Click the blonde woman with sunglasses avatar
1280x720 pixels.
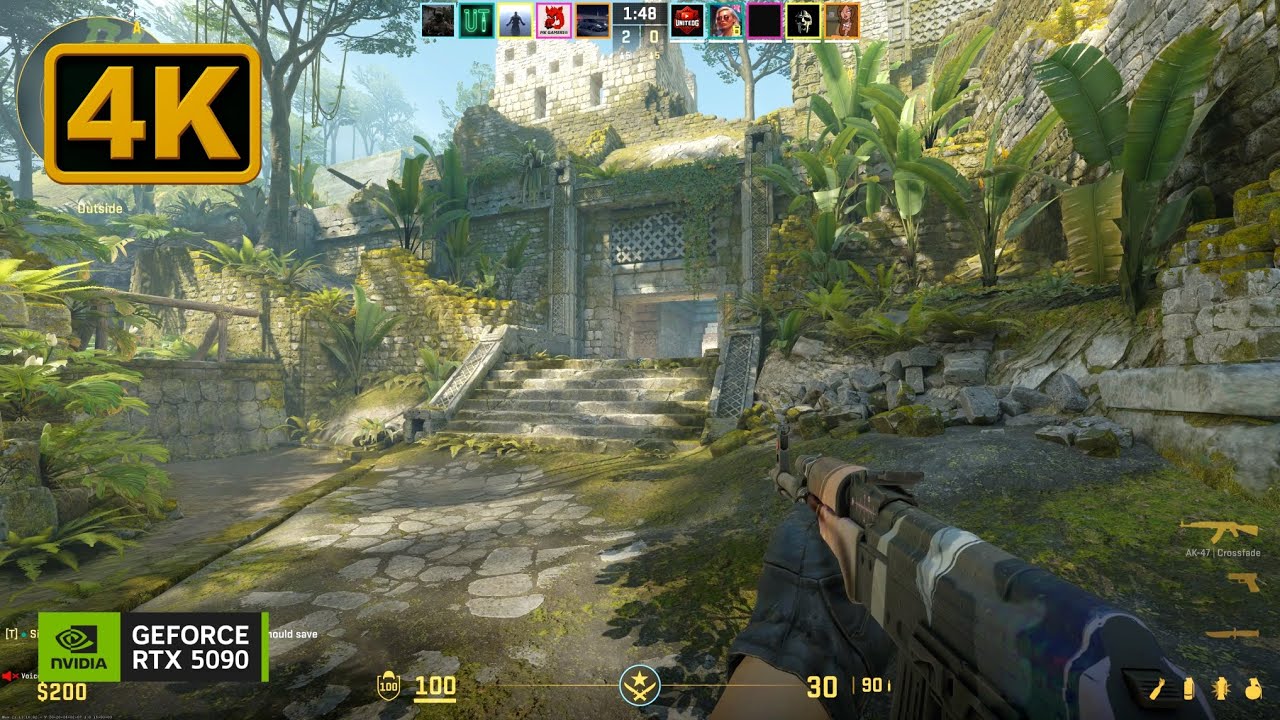(725, 21)
